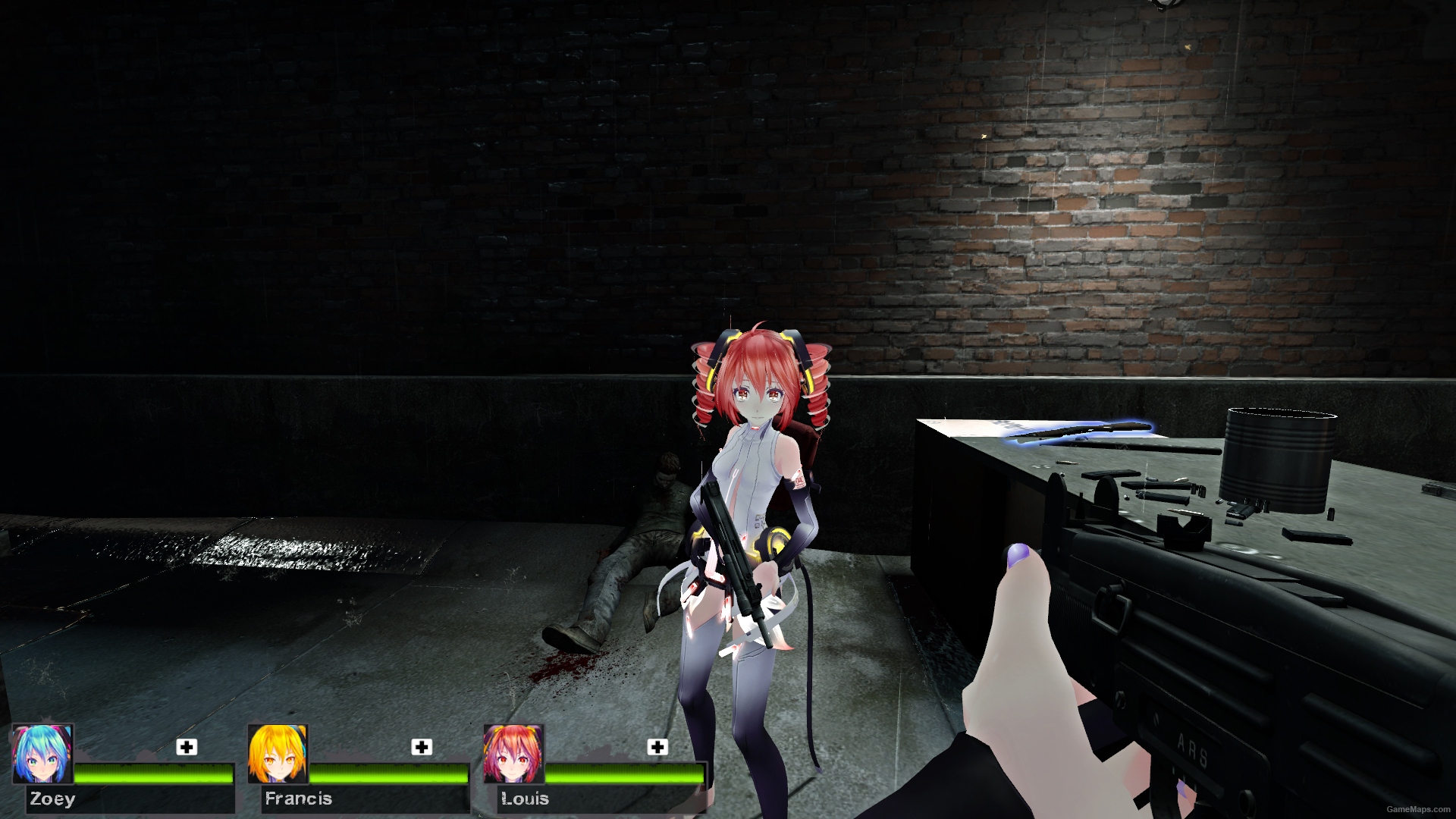
Task: Click Francis's first aid kit icon
Action: click(x=422, y=748)
